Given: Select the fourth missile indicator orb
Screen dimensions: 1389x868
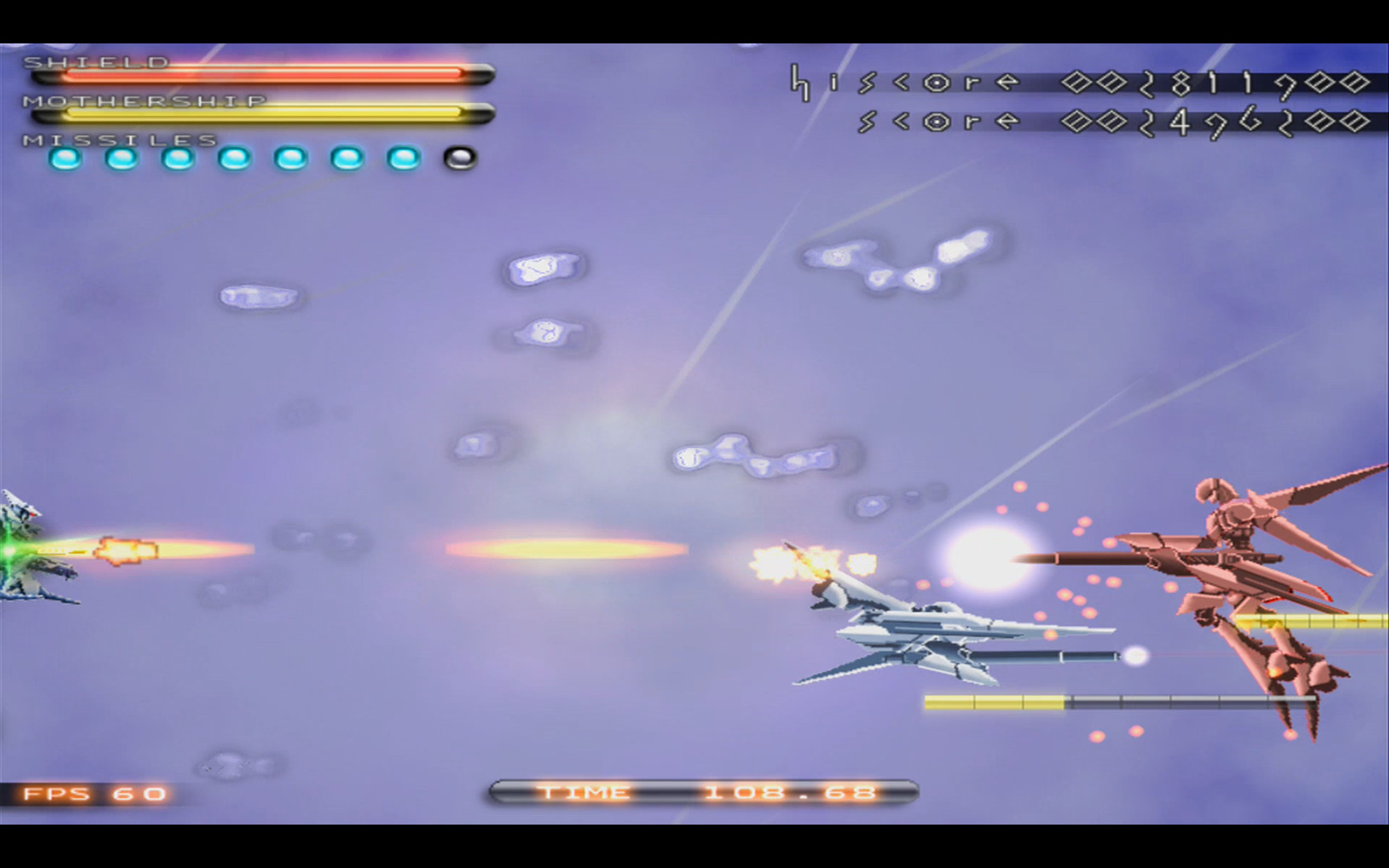Looking at the screenshot, I should tap(235, 158).
